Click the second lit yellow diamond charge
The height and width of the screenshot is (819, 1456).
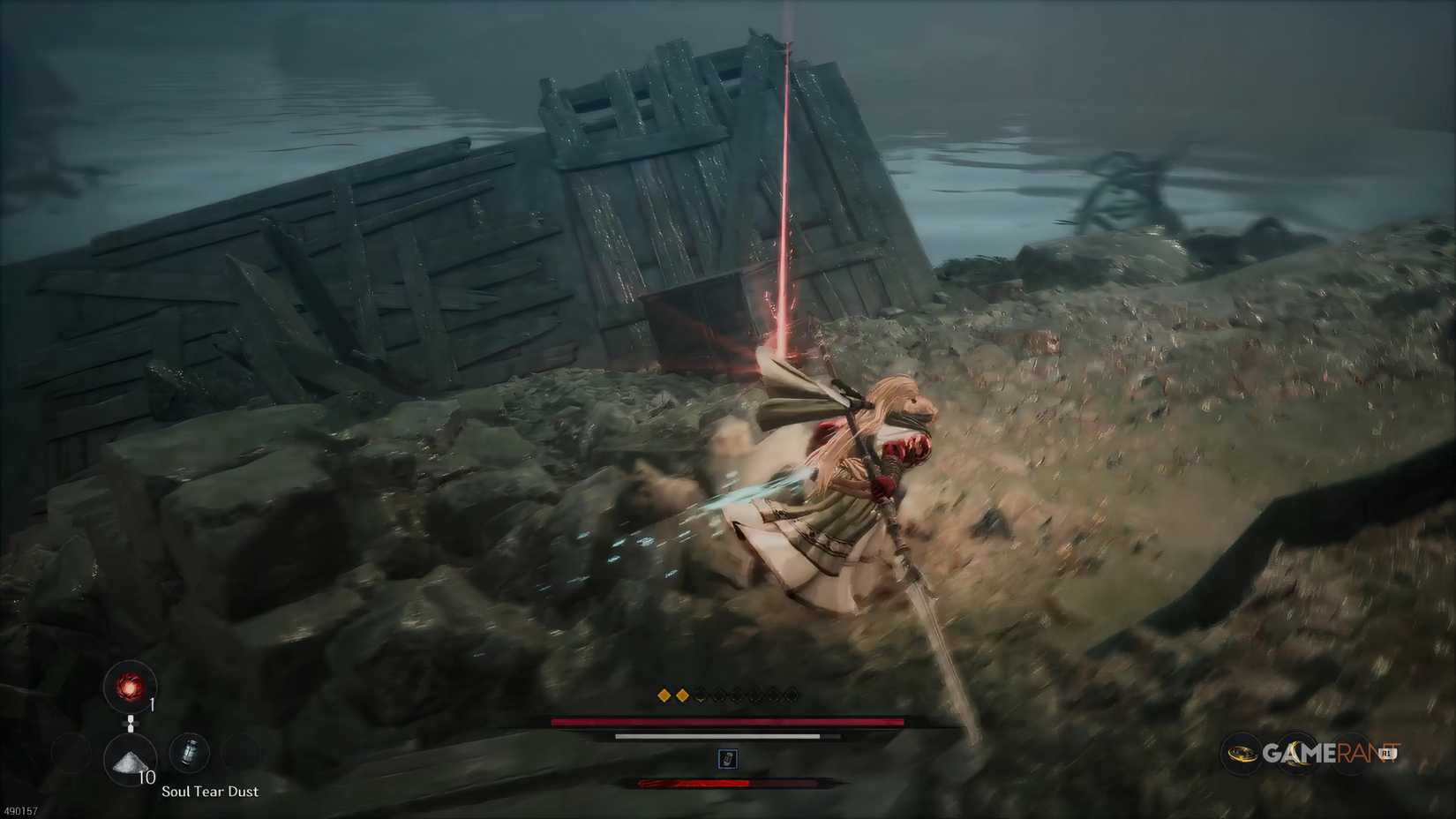point(684,695)
